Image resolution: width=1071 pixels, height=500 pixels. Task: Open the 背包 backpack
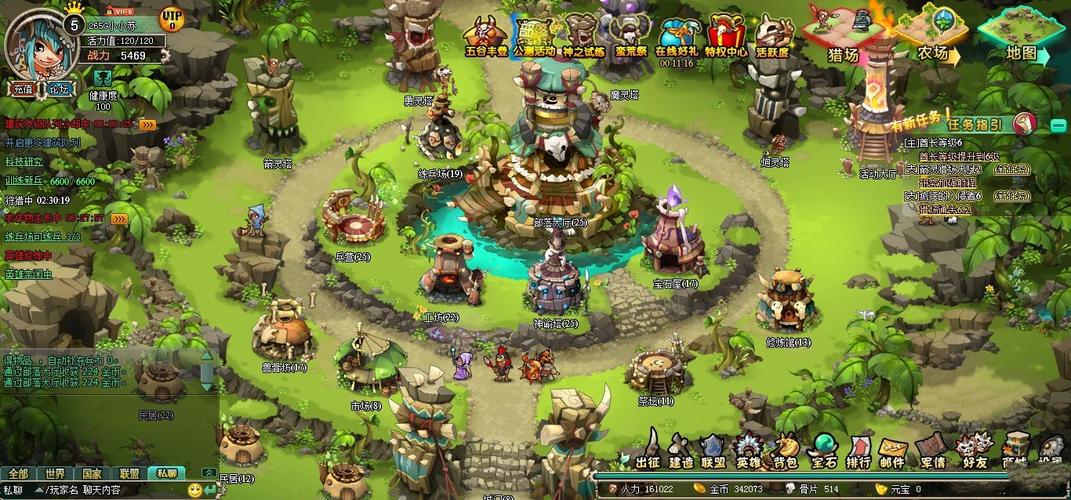[x=786, y=451]
